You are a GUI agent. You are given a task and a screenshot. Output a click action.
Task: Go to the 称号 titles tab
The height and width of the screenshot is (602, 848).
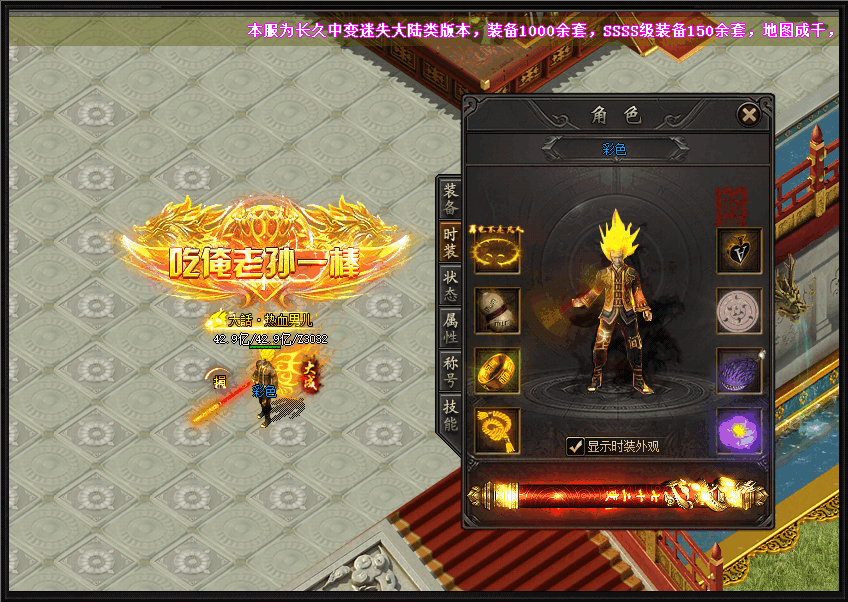(450, 370)
